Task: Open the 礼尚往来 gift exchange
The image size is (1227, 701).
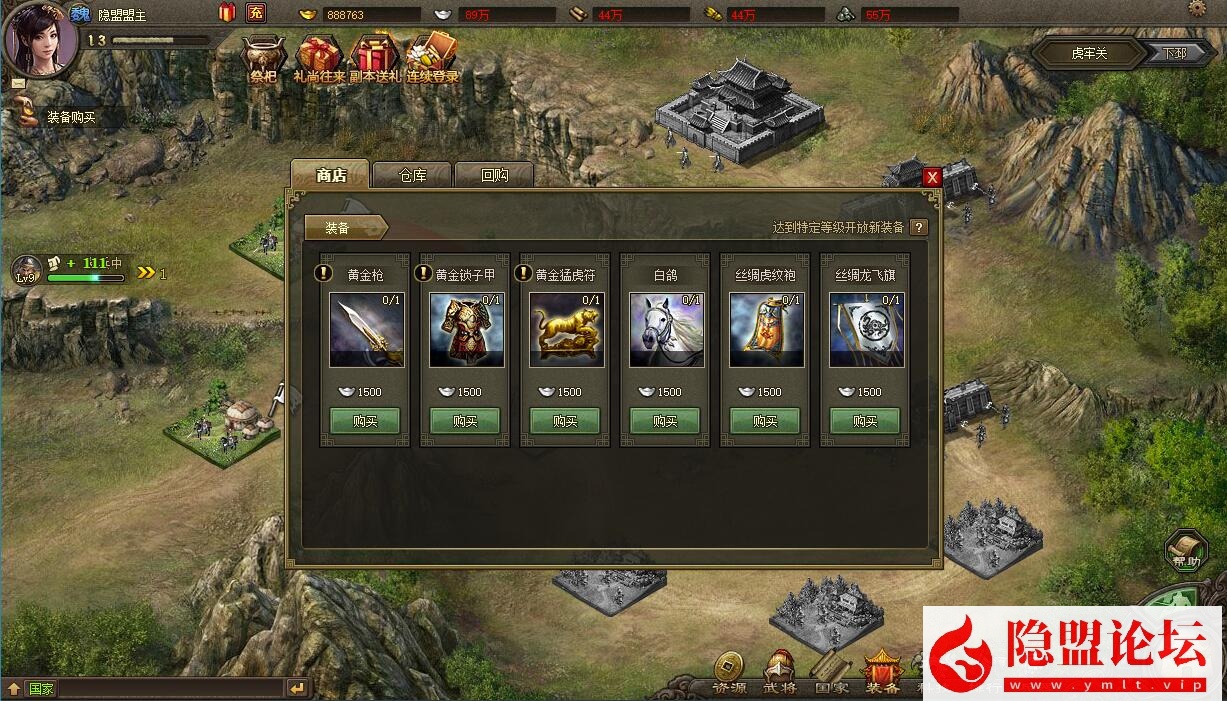Action: click(x=320, y=58)
